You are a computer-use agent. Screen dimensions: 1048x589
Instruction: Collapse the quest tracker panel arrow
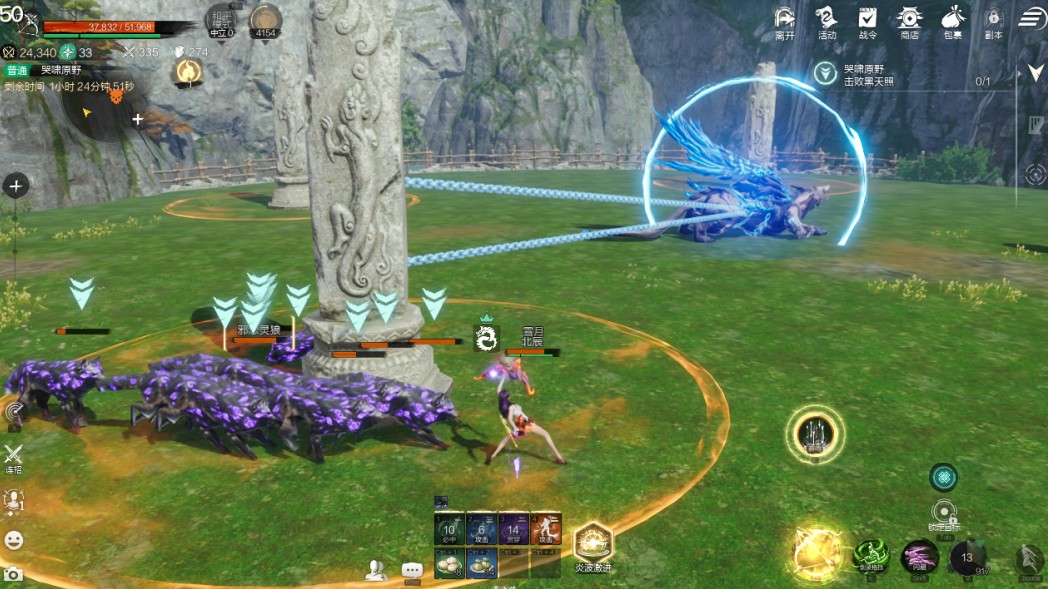pyautogui.click(x=1035, y=73)
